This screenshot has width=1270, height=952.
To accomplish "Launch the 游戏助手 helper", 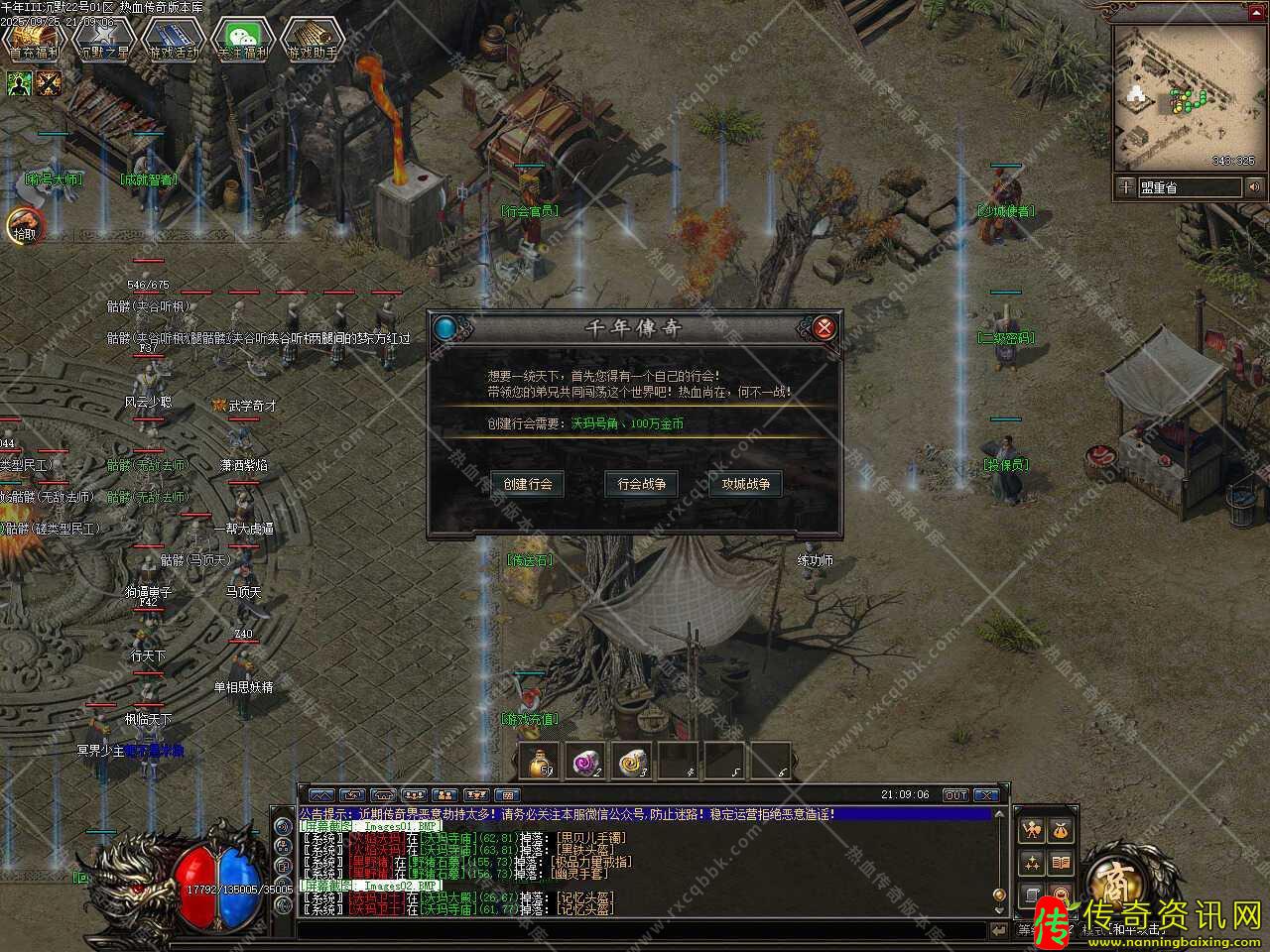I will (312, 40).
